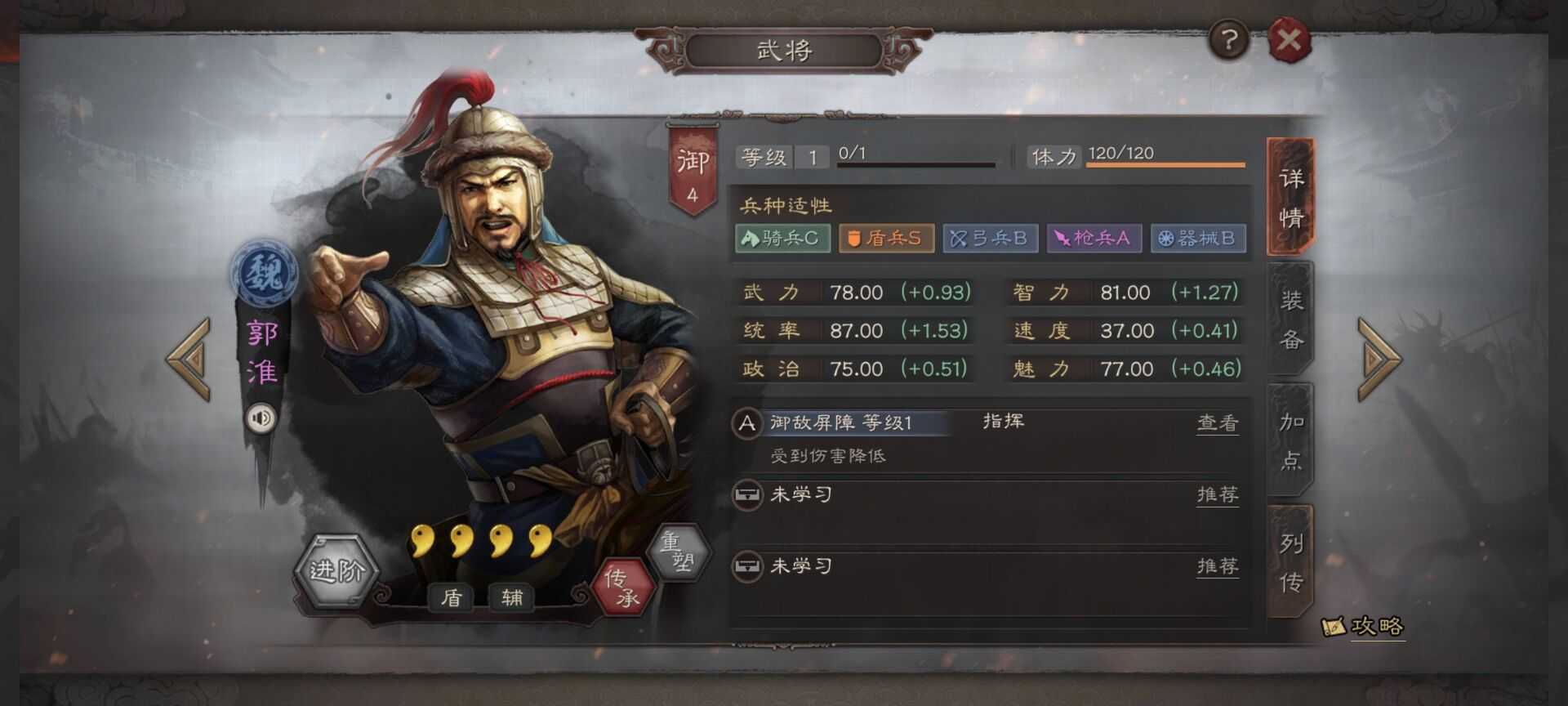
Task: Click 查看 to view 御敌屏障 skill
Action: click(x=1217, y=423)
